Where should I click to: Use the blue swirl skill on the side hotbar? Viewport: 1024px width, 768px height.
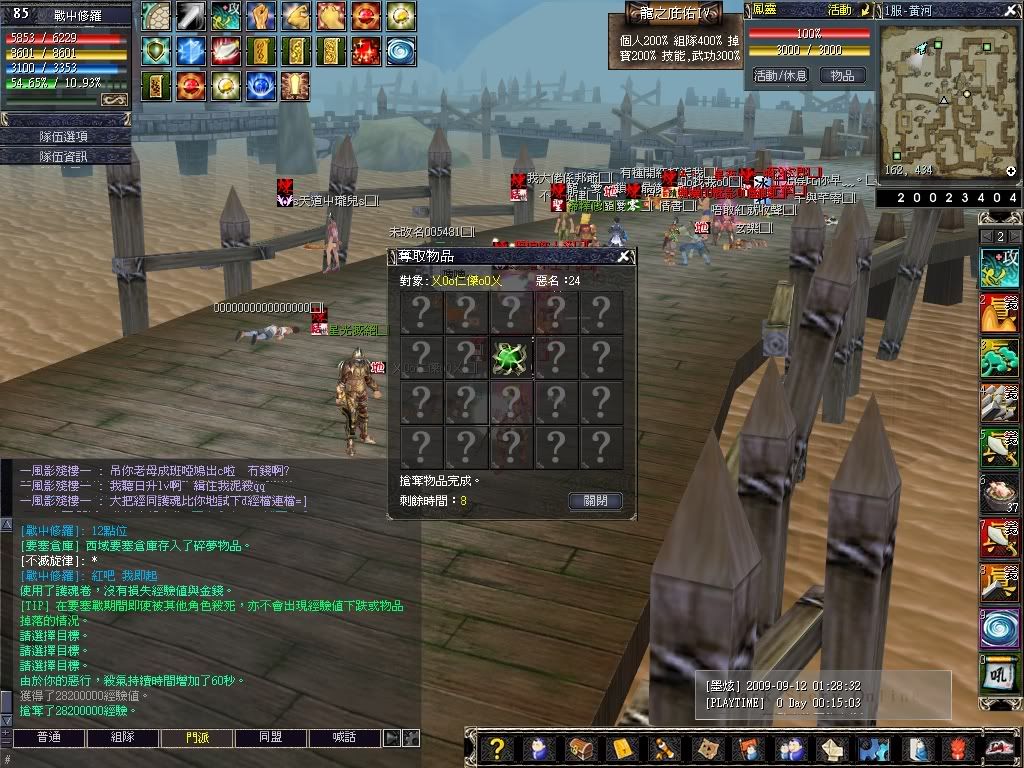click(x=1000, y=628)
